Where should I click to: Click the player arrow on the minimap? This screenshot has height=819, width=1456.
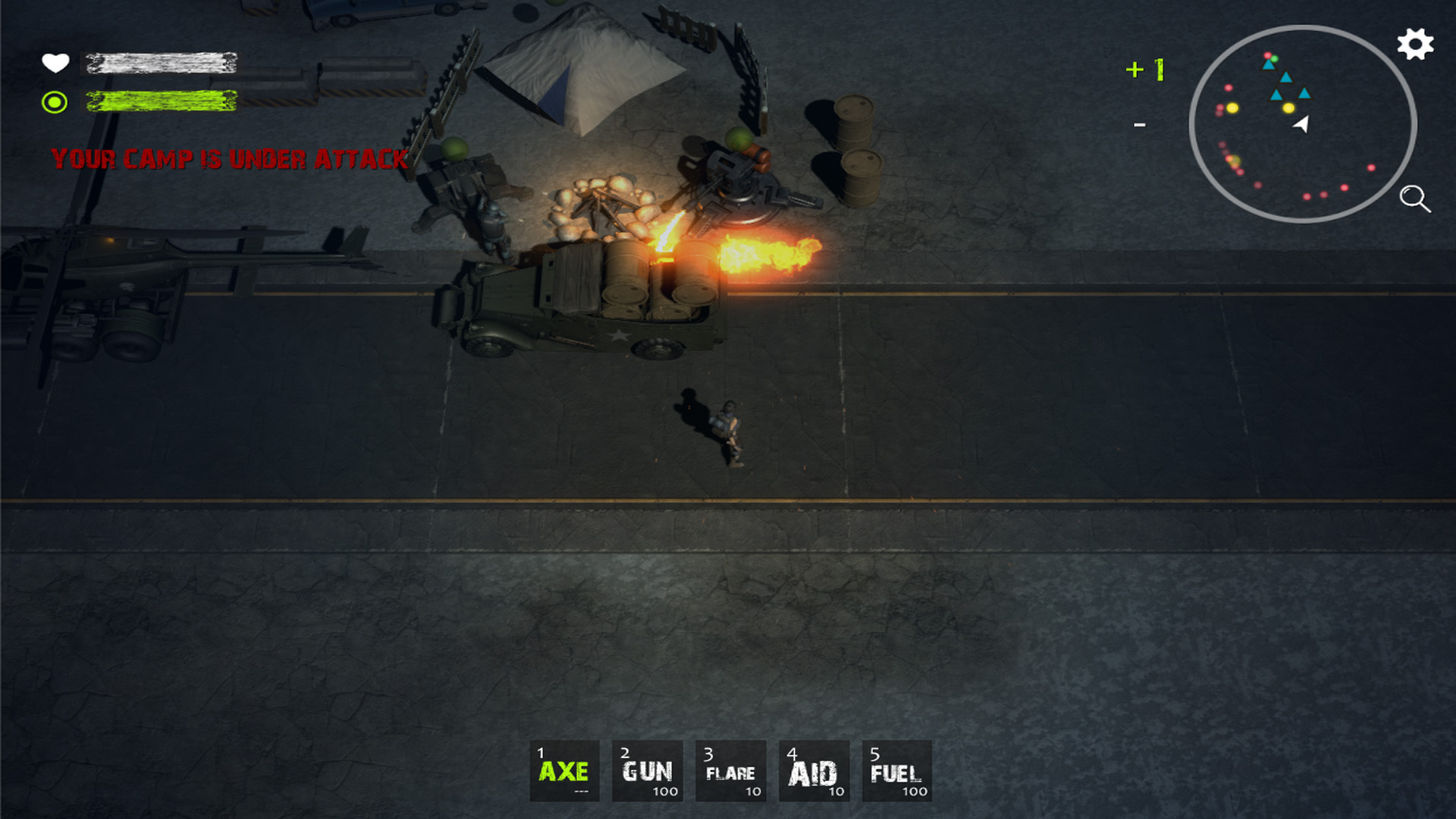pyautogui.click(x=1302, y=124)
